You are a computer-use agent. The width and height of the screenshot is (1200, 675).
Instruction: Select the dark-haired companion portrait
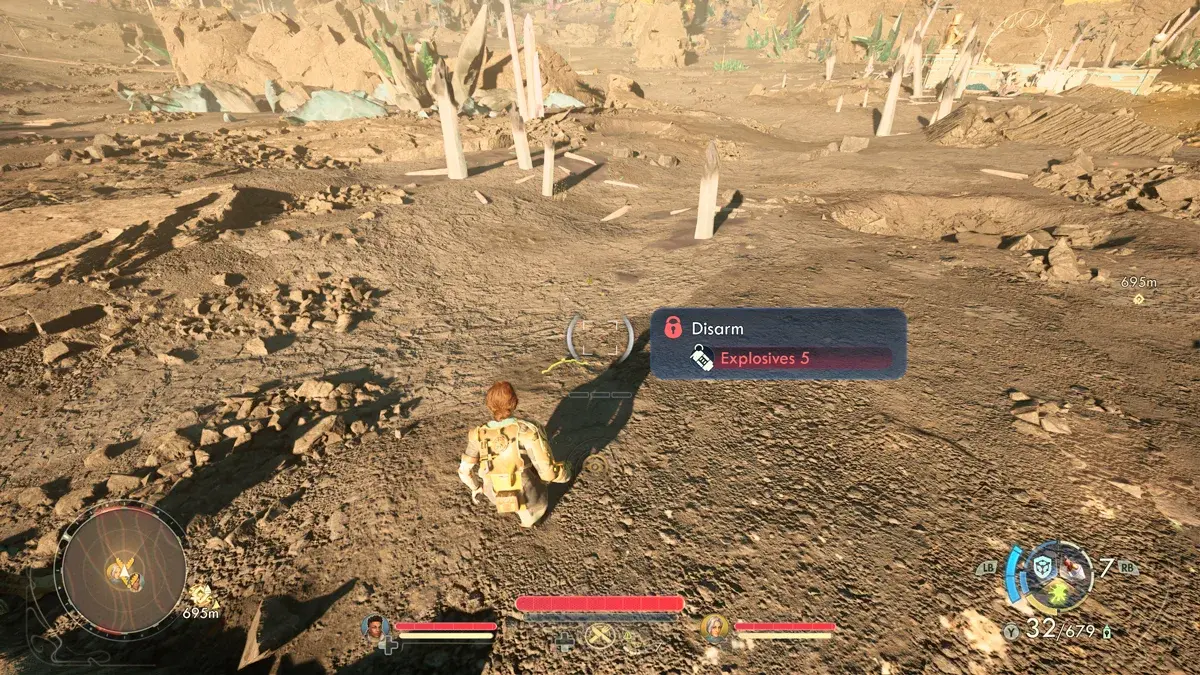click(376, 627)
